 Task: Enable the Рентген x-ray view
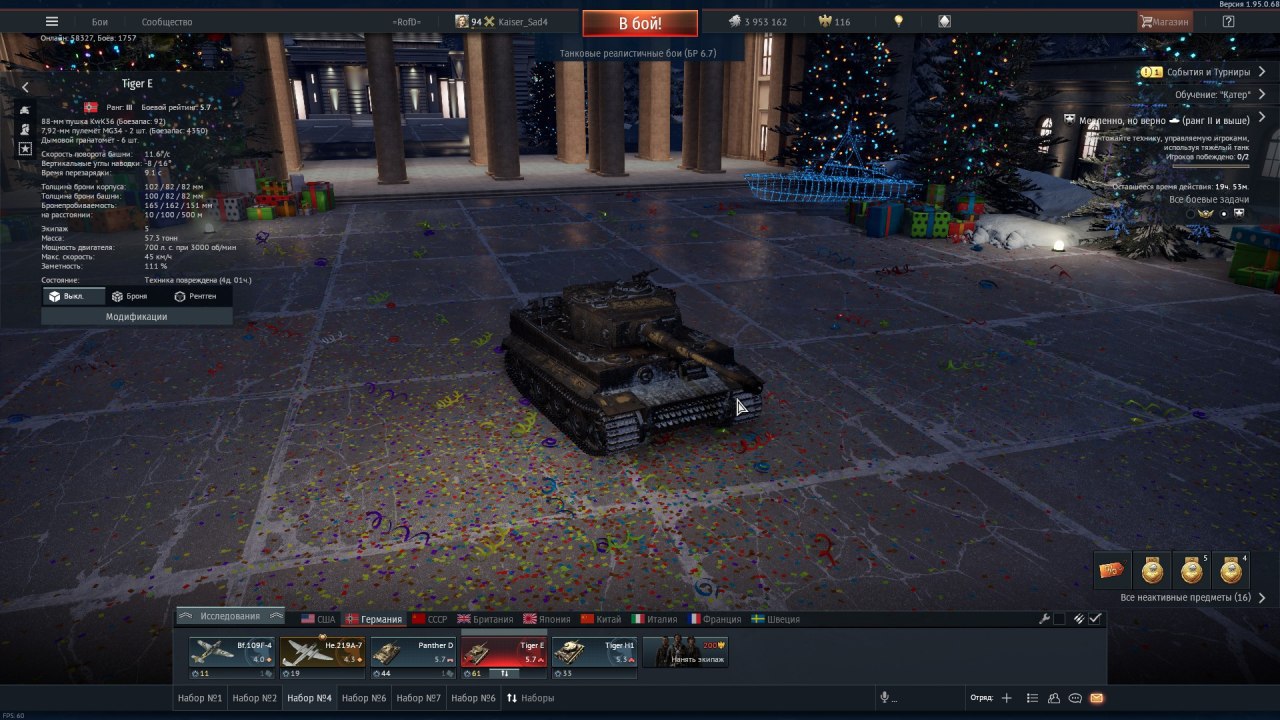[195, 297]
